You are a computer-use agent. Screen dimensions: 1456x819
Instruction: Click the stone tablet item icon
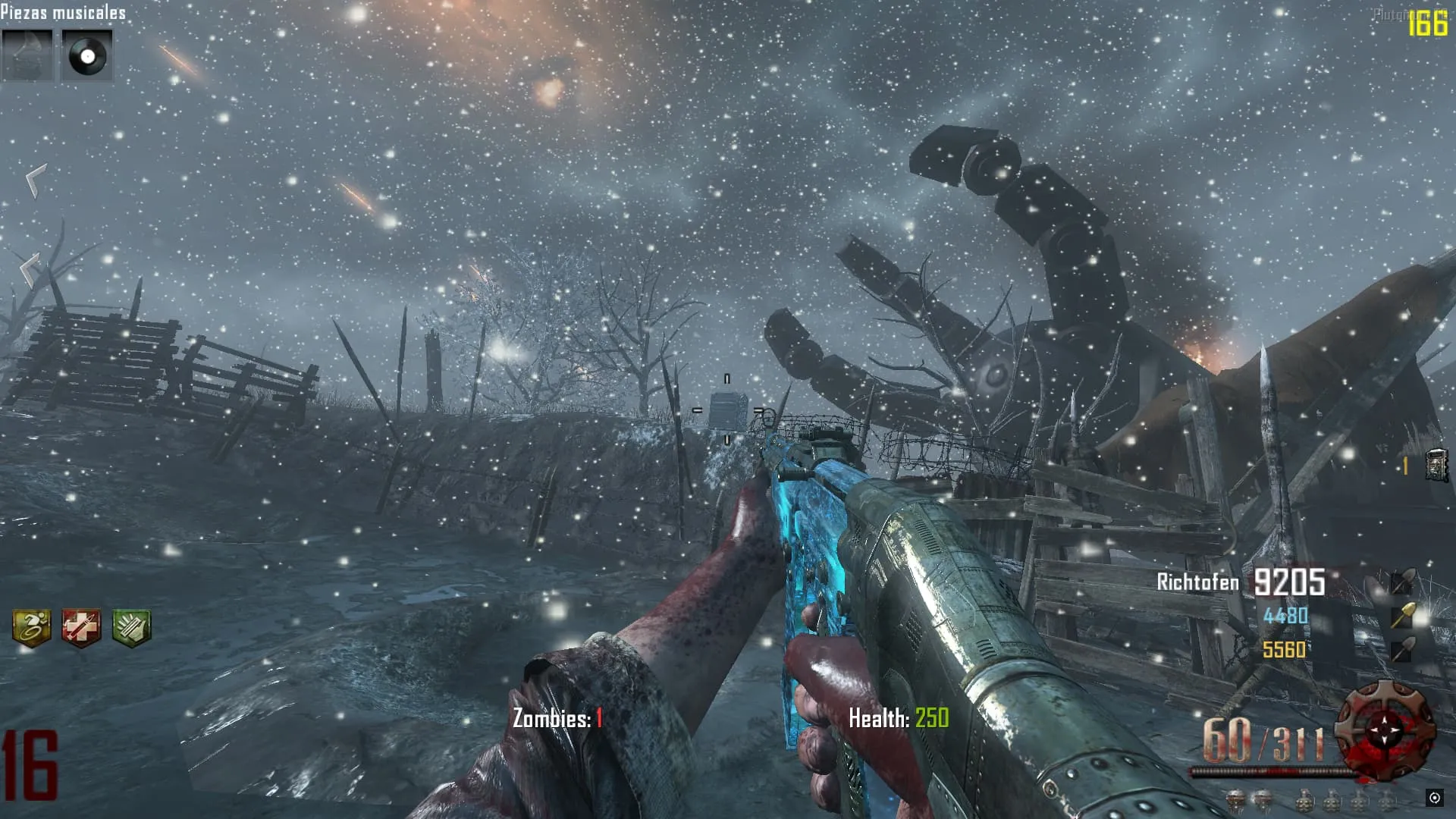click(1436, 465)
